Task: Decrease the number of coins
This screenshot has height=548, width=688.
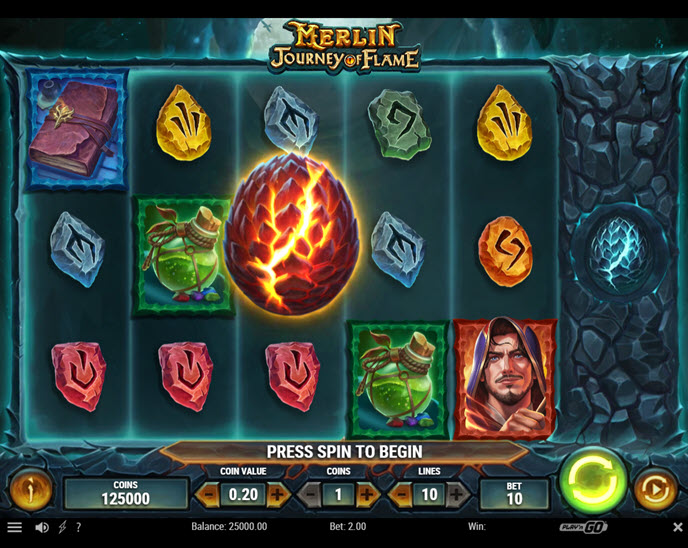Action: tap(311, 493)
